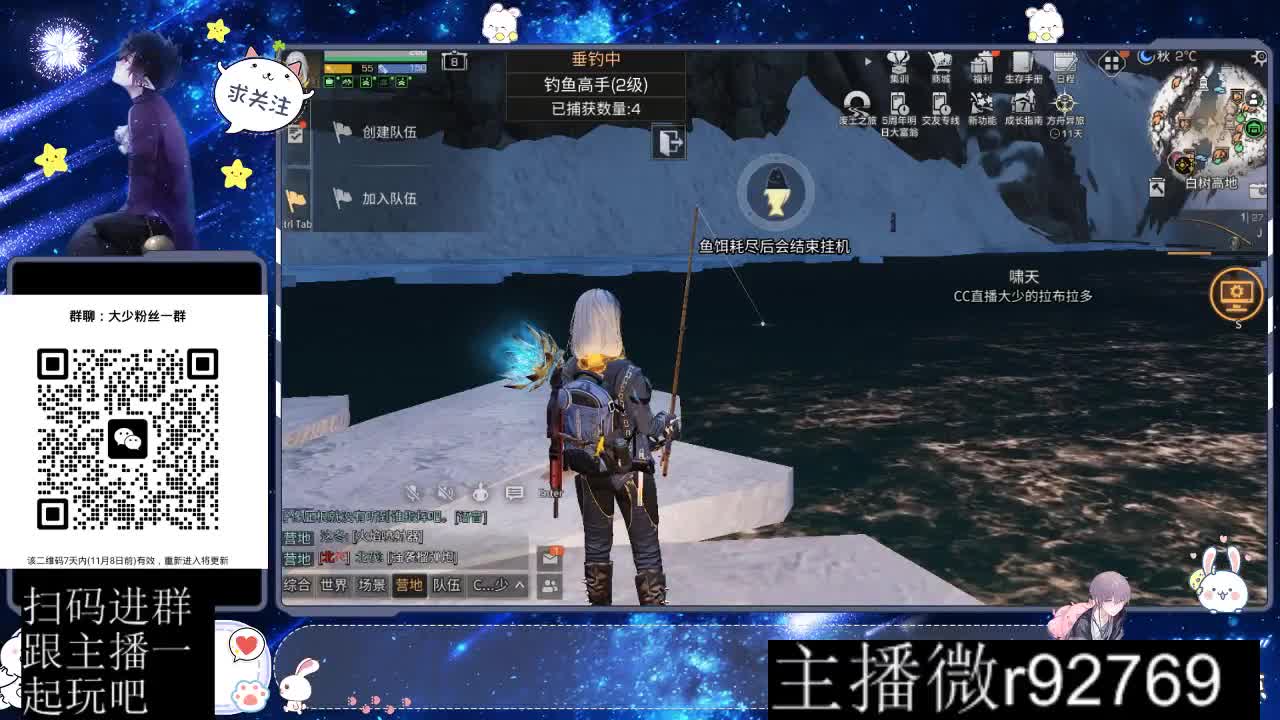Open the minimap settings gear icon
Viewport: 1280px width, 720px height.
pyautogui.click(x=1260, y=57)
